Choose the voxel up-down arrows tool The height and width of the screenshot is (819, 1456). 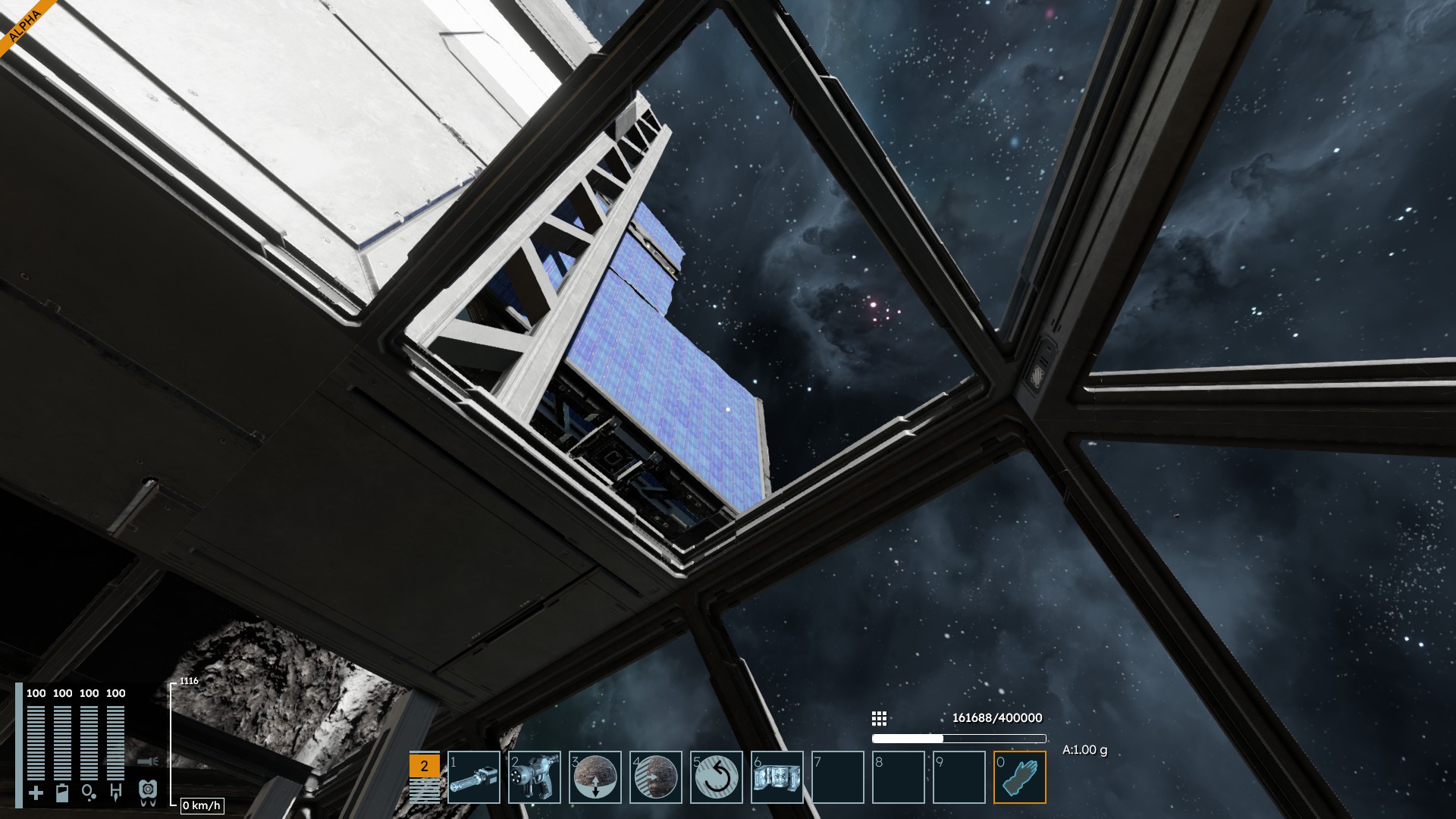point(595,777)
